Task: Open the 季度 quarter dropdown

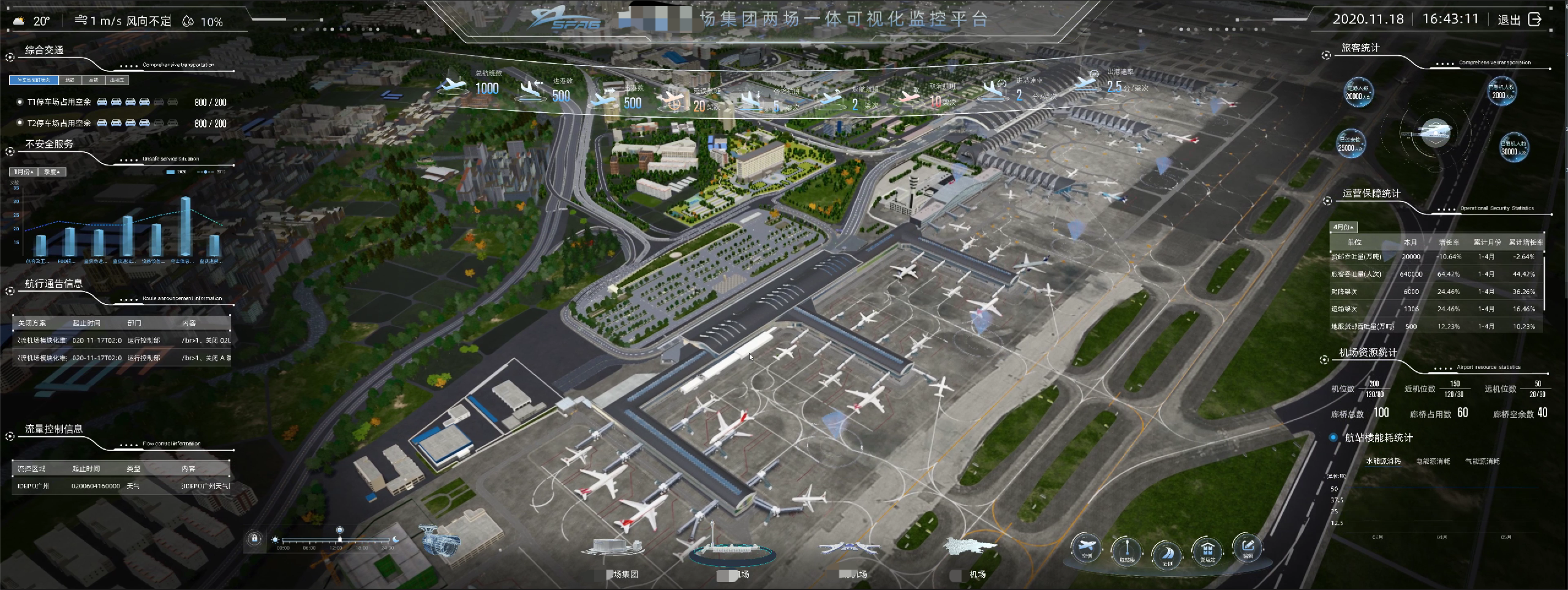Action: (x=52, y=172)
